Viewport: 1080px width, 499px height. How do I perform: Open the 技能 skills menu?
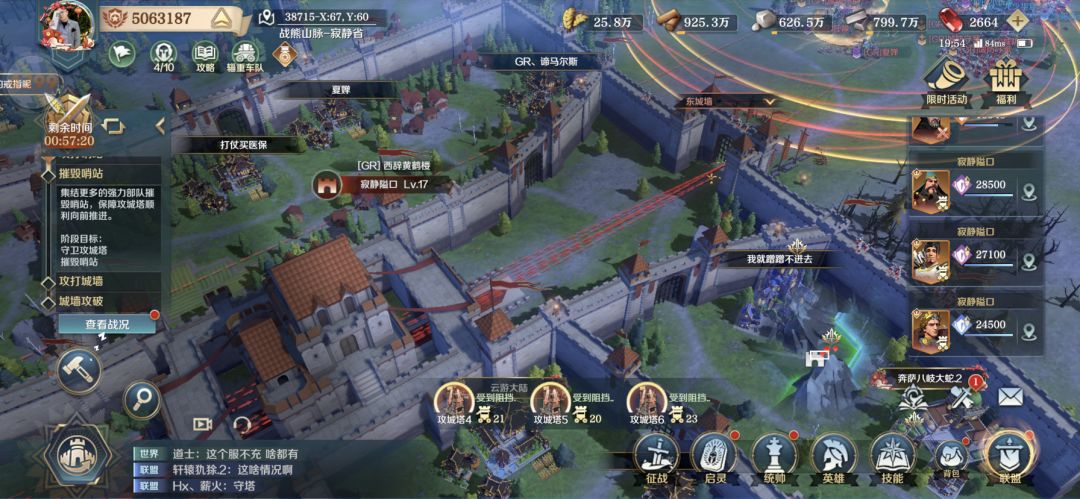(893, 456)
